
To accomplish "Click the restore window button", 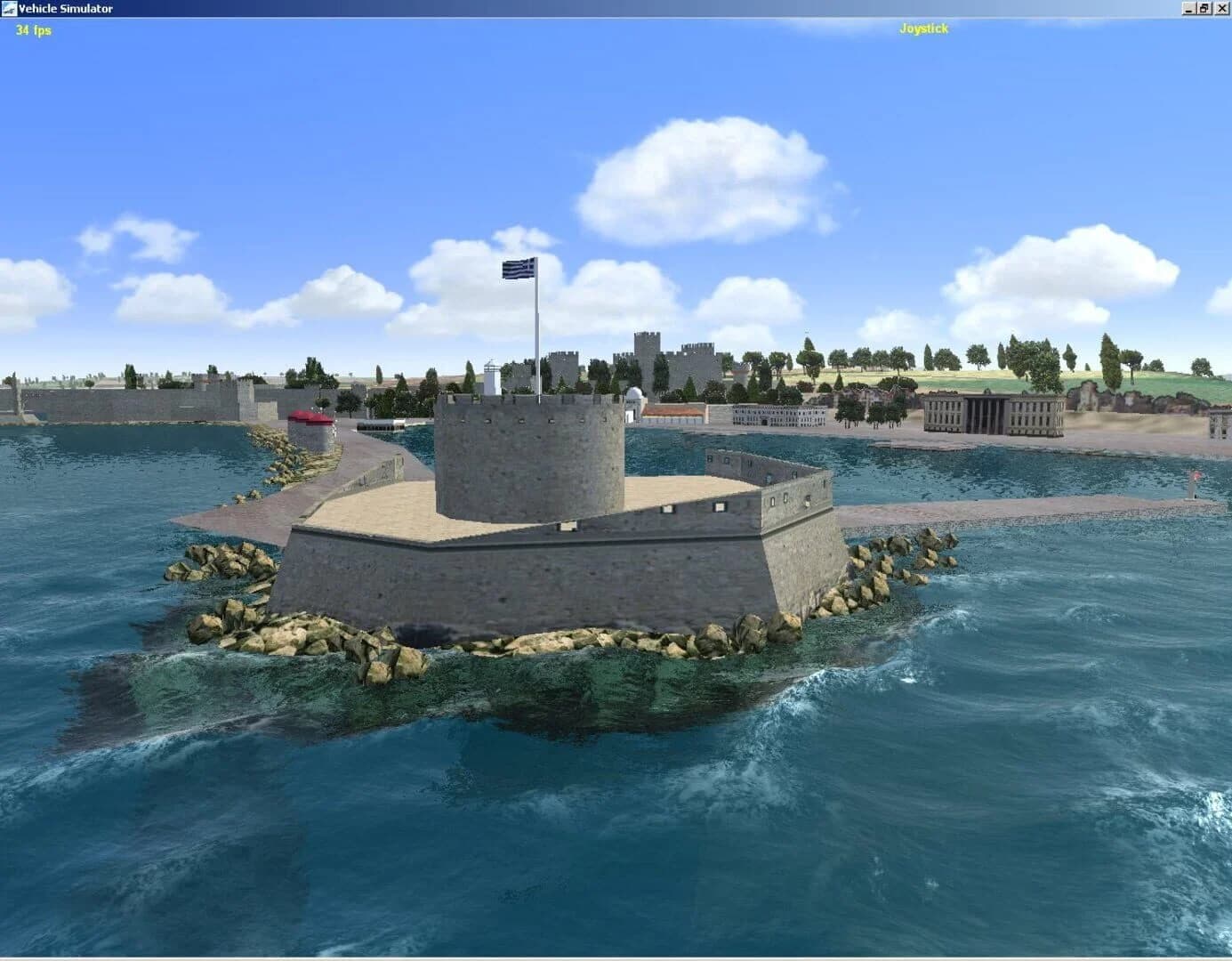I will click(1206, 7).
